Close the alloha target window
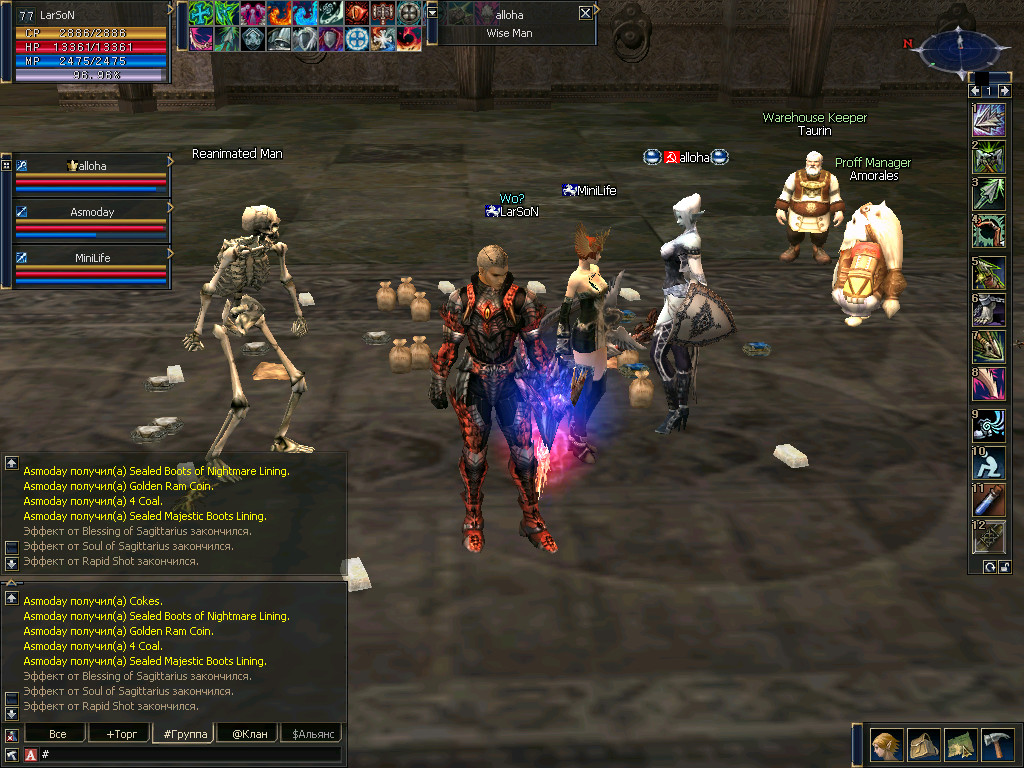1024x768 pixels. tap(585, 13)
